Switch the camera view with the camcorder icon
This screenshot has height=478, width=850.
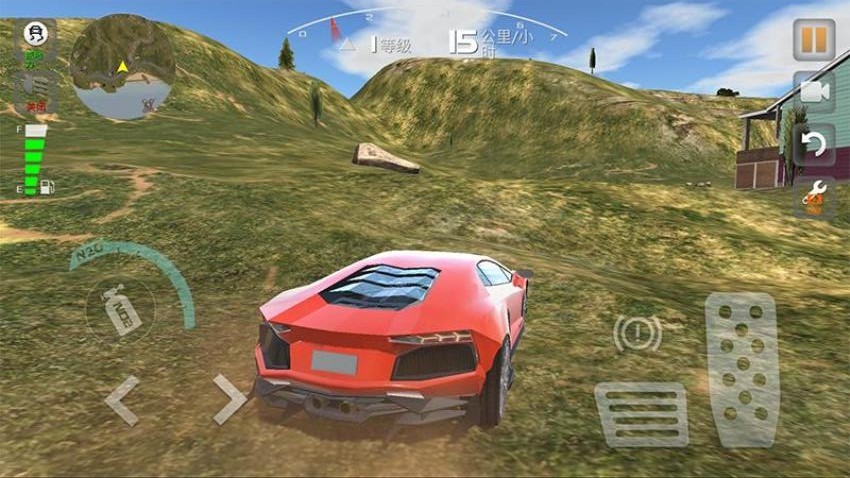pos(813,92)
